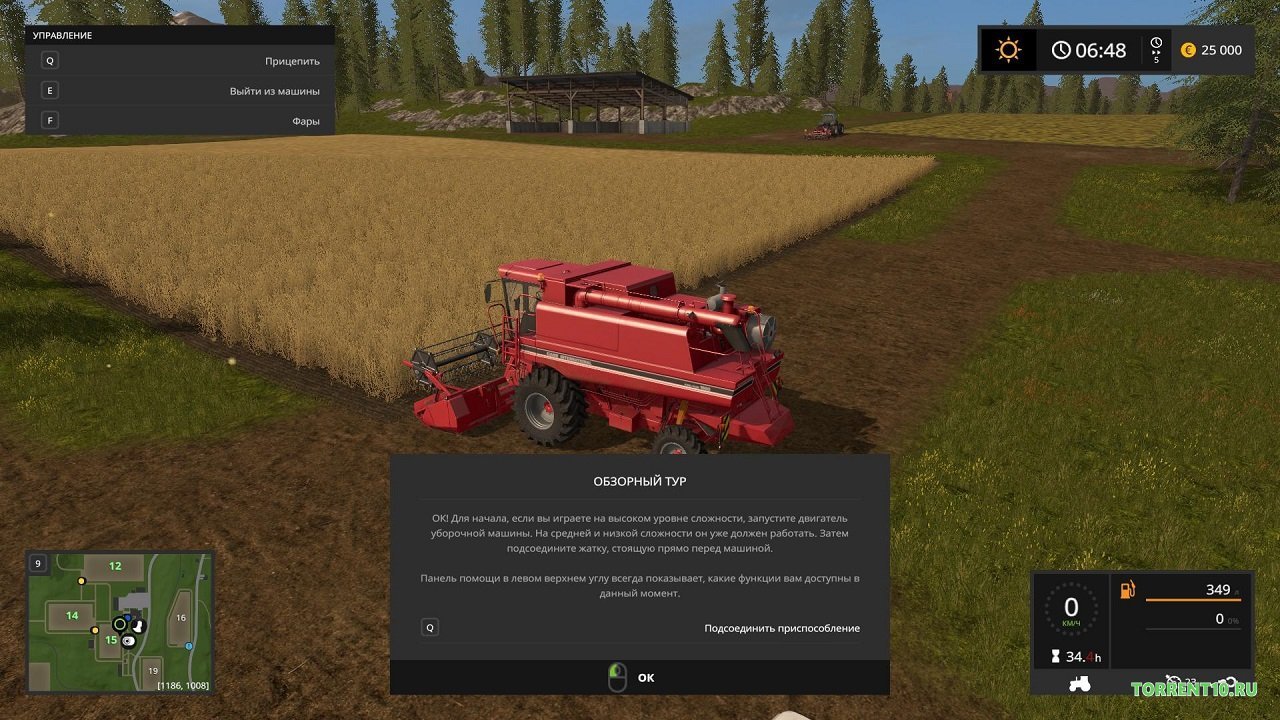Pick field 19 on the minimap

[x=152, y=671]
